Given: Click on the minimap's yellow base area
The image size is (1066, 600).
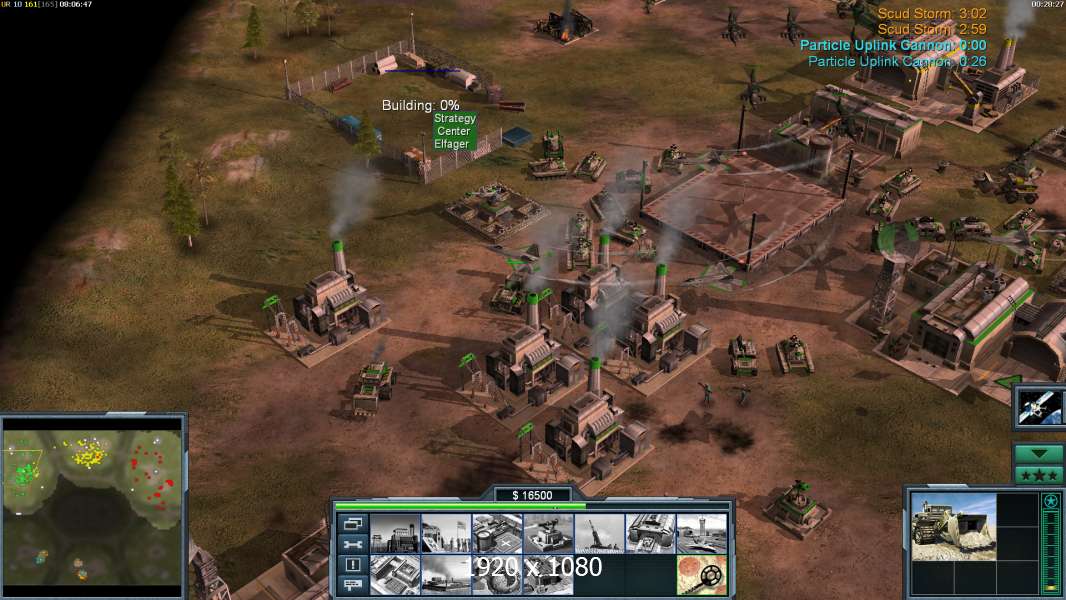Looking at the screenshot, I should tap(90, 456).
